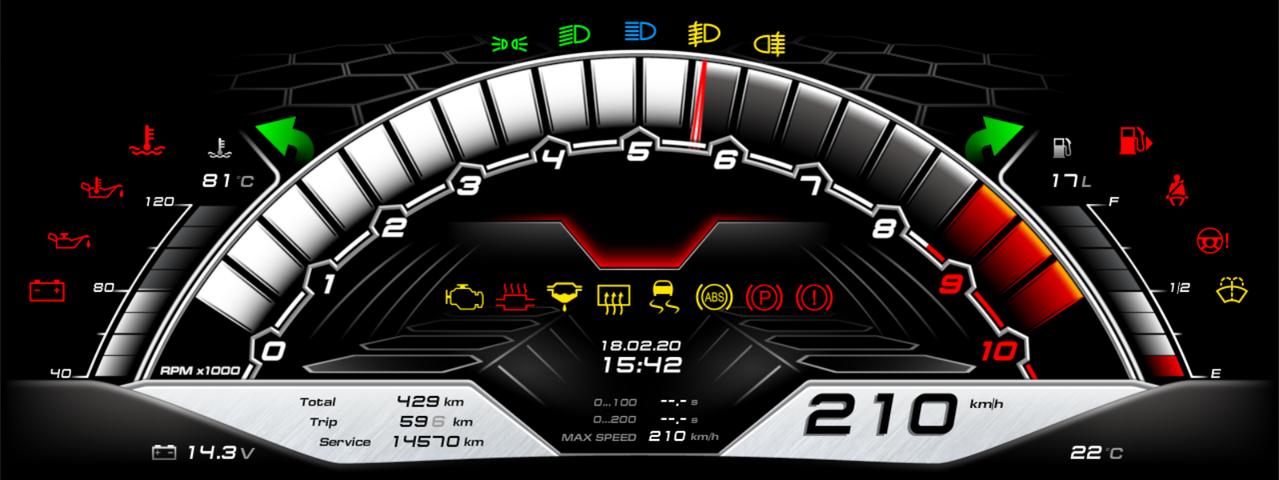1279x480 pixels.
Task: Click the red coolant temperature warning icon
Action: pyautogui.click(x=147, y=141)
